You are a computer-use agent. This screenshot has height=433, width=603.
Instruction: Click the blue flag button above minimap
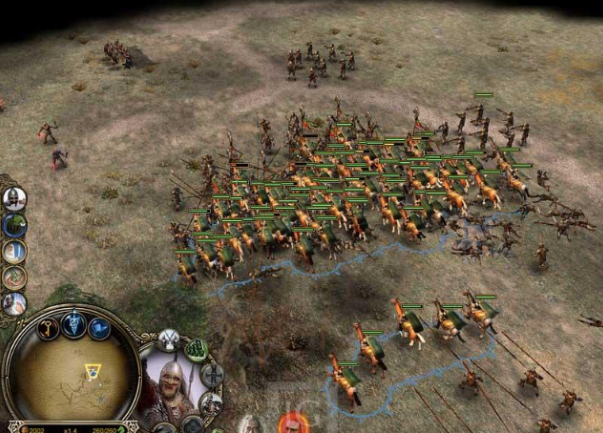tap(100, 327)
